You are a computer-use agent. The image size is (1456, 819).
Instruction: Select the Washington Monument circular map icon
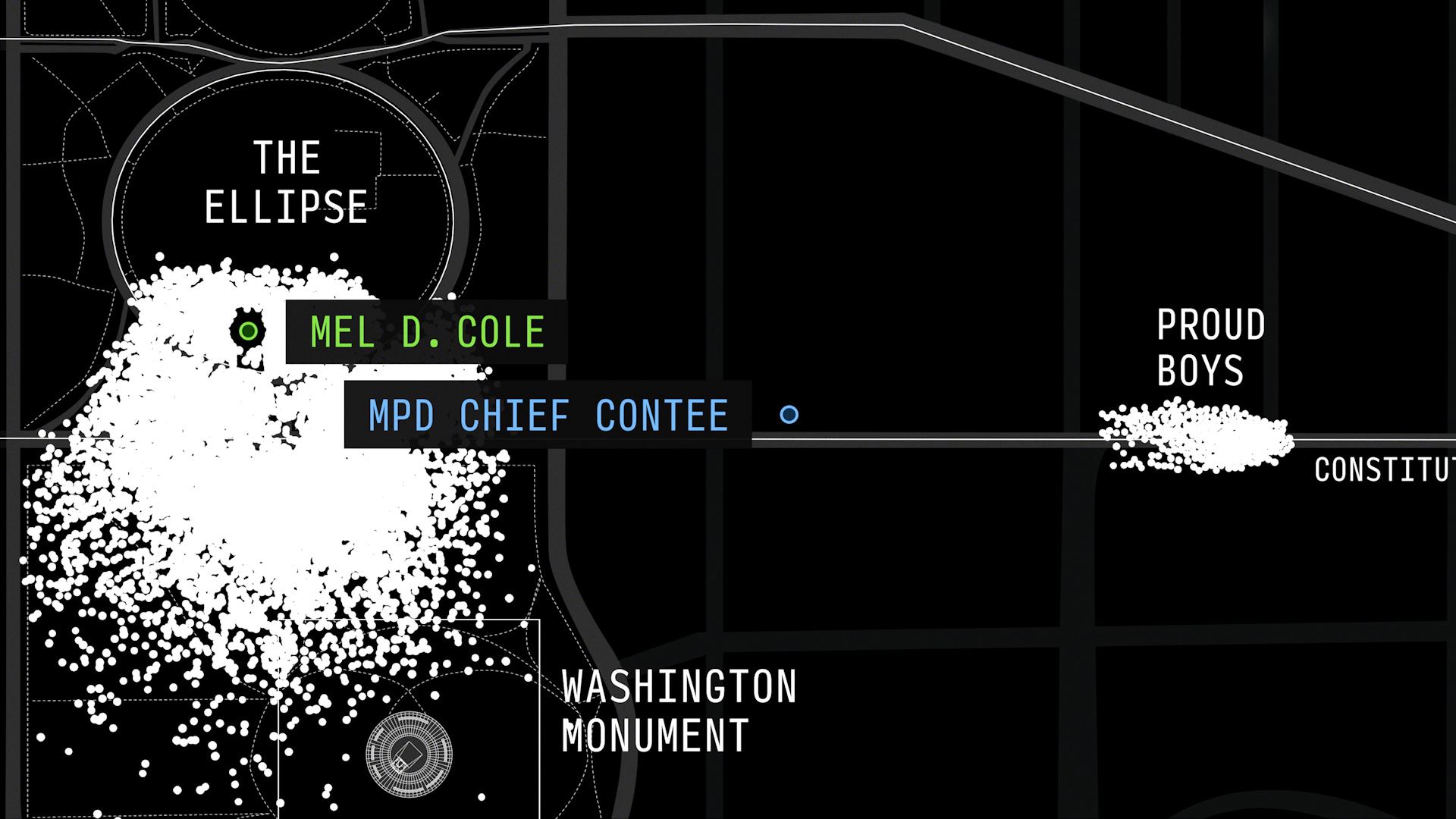[409, 753]
